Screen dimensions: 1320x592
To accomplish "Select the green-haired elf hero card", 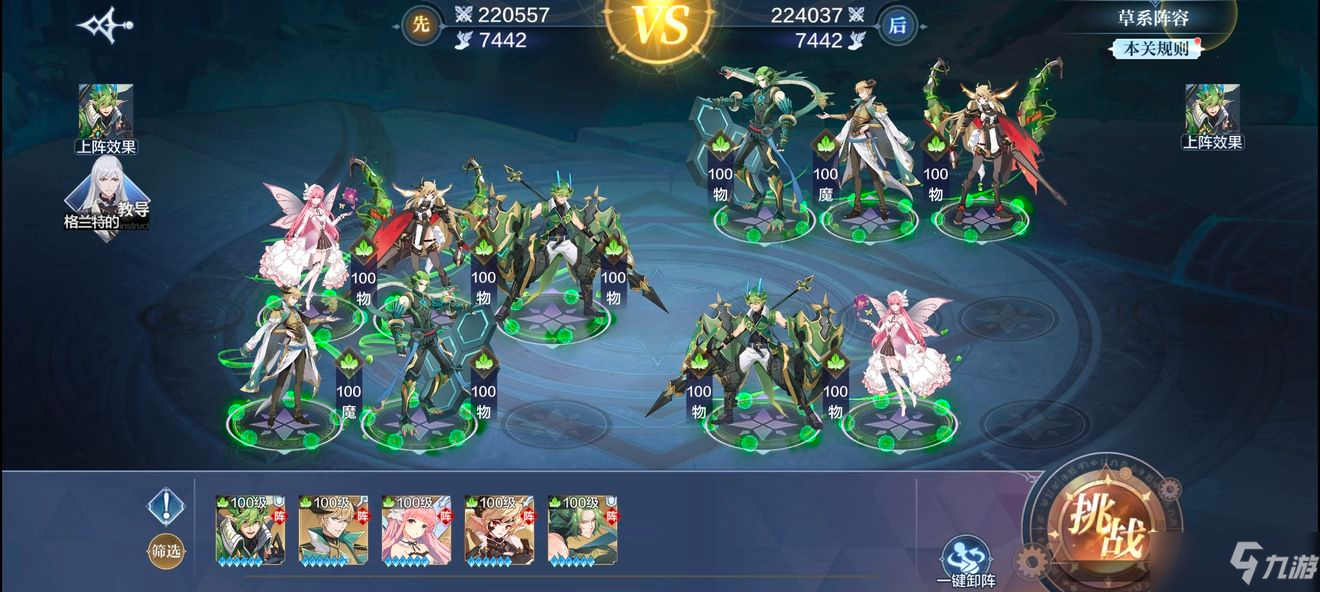I will 250,529.
